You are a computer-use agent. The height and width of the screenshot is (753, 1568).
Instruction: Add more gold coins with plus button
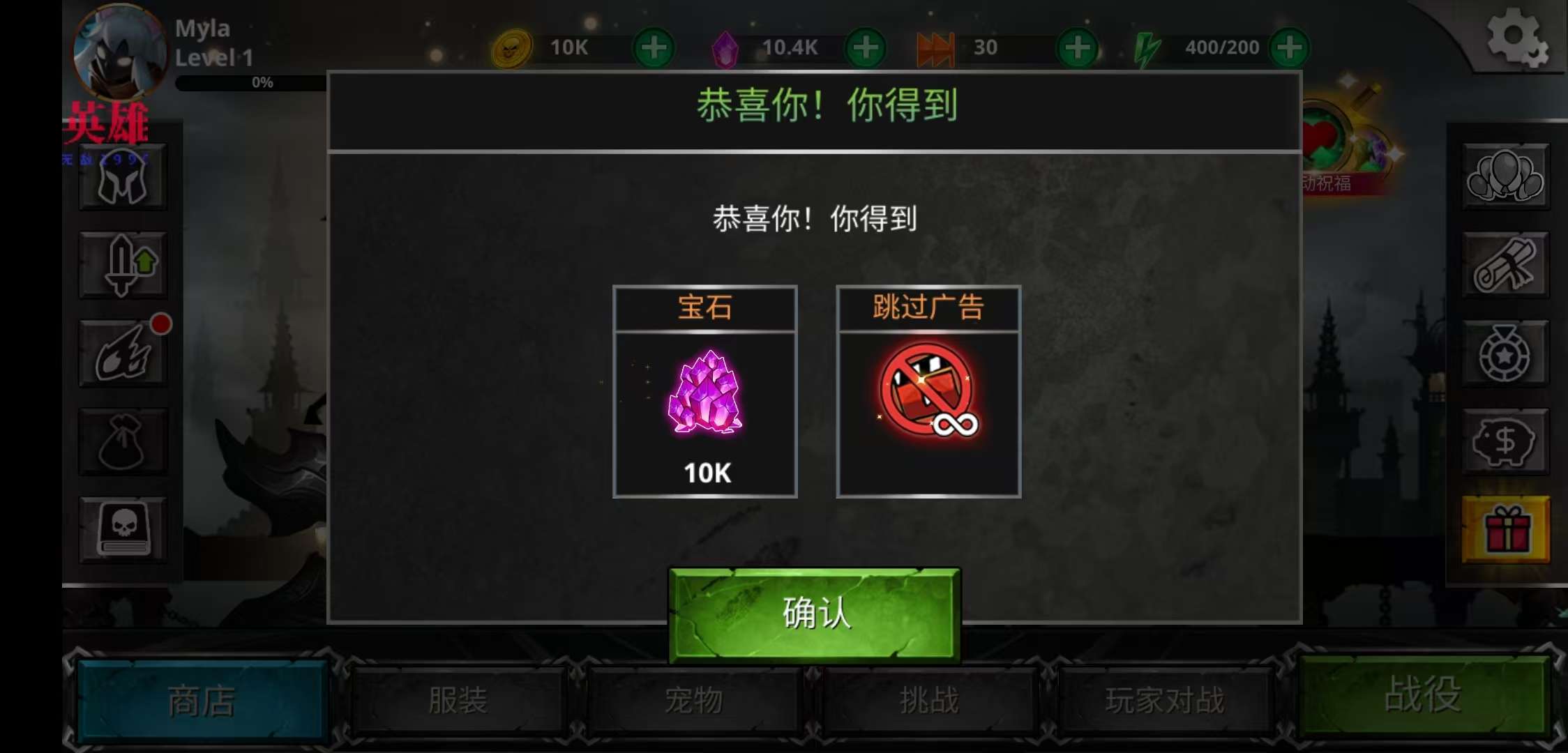(x=654, y=48)
